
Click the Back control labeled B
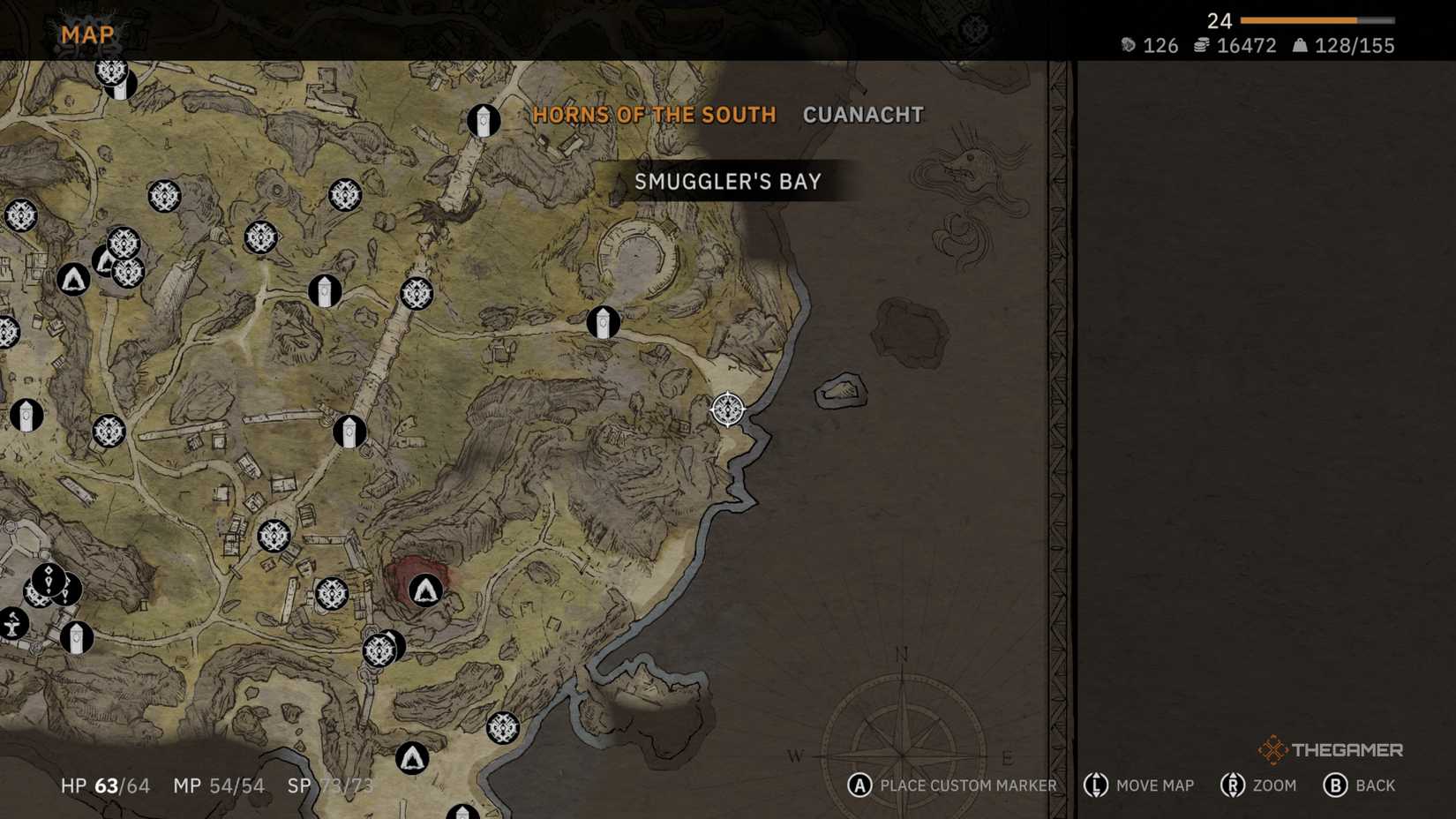click(x=1359, y=785)
